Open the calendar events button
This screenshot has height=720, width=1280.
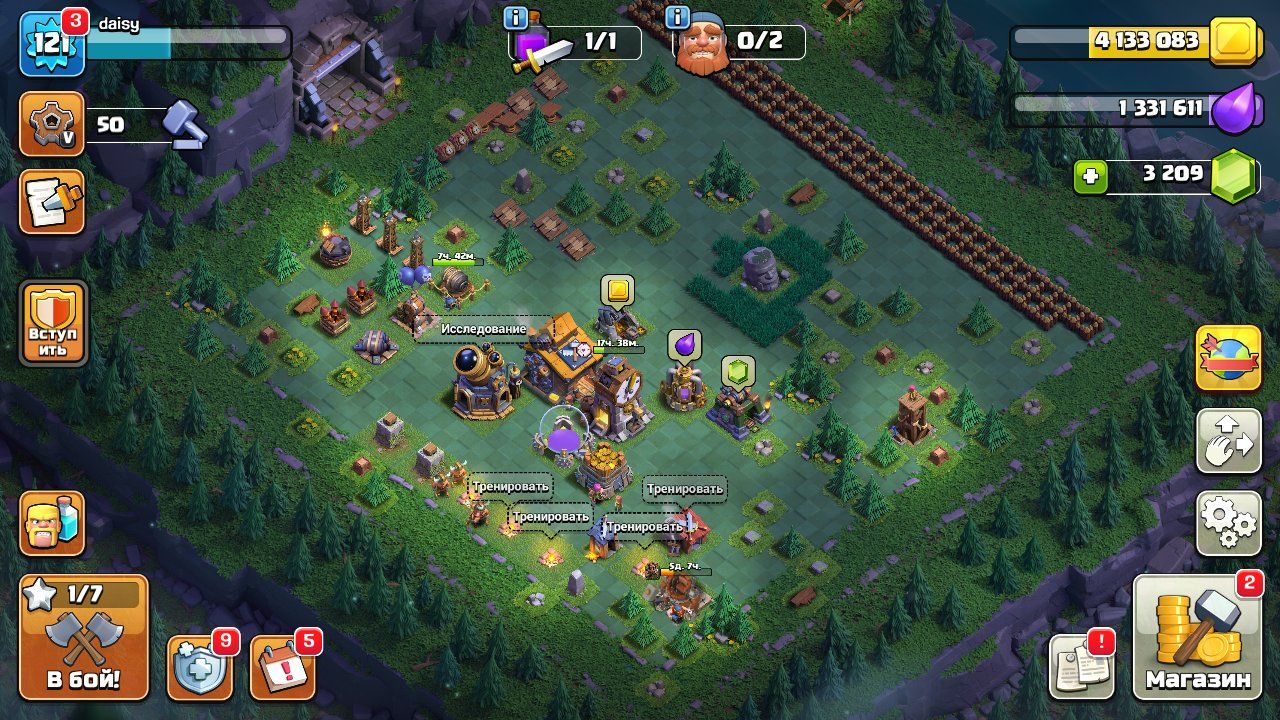point(282,667)
